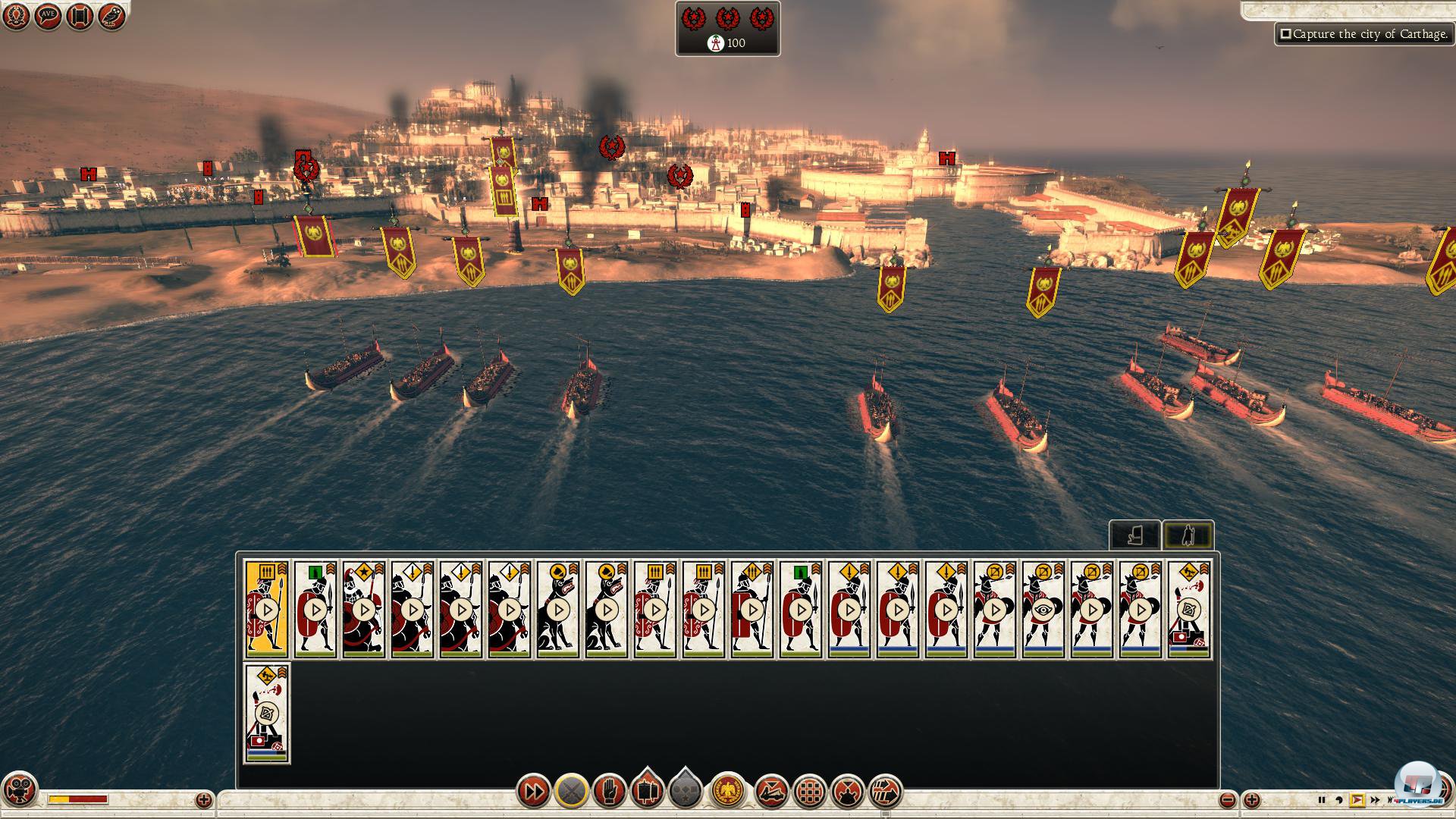Click the golden eagle faction emblem
Image resolution: width=1456 pixels, height=819 pixels.
pos(727,792)
